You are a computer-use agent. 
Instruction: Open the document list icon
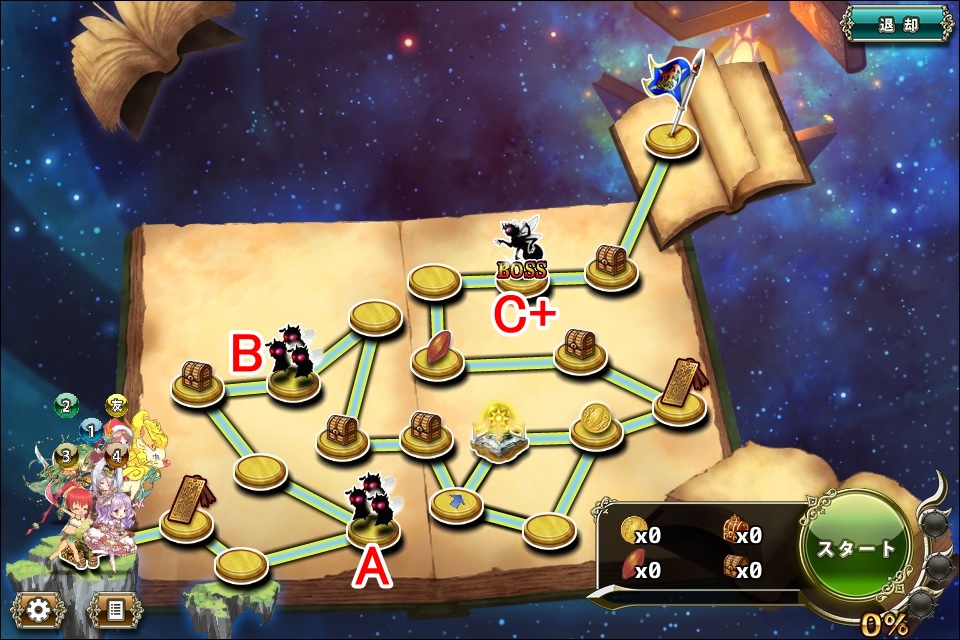[x=114, y=609]
